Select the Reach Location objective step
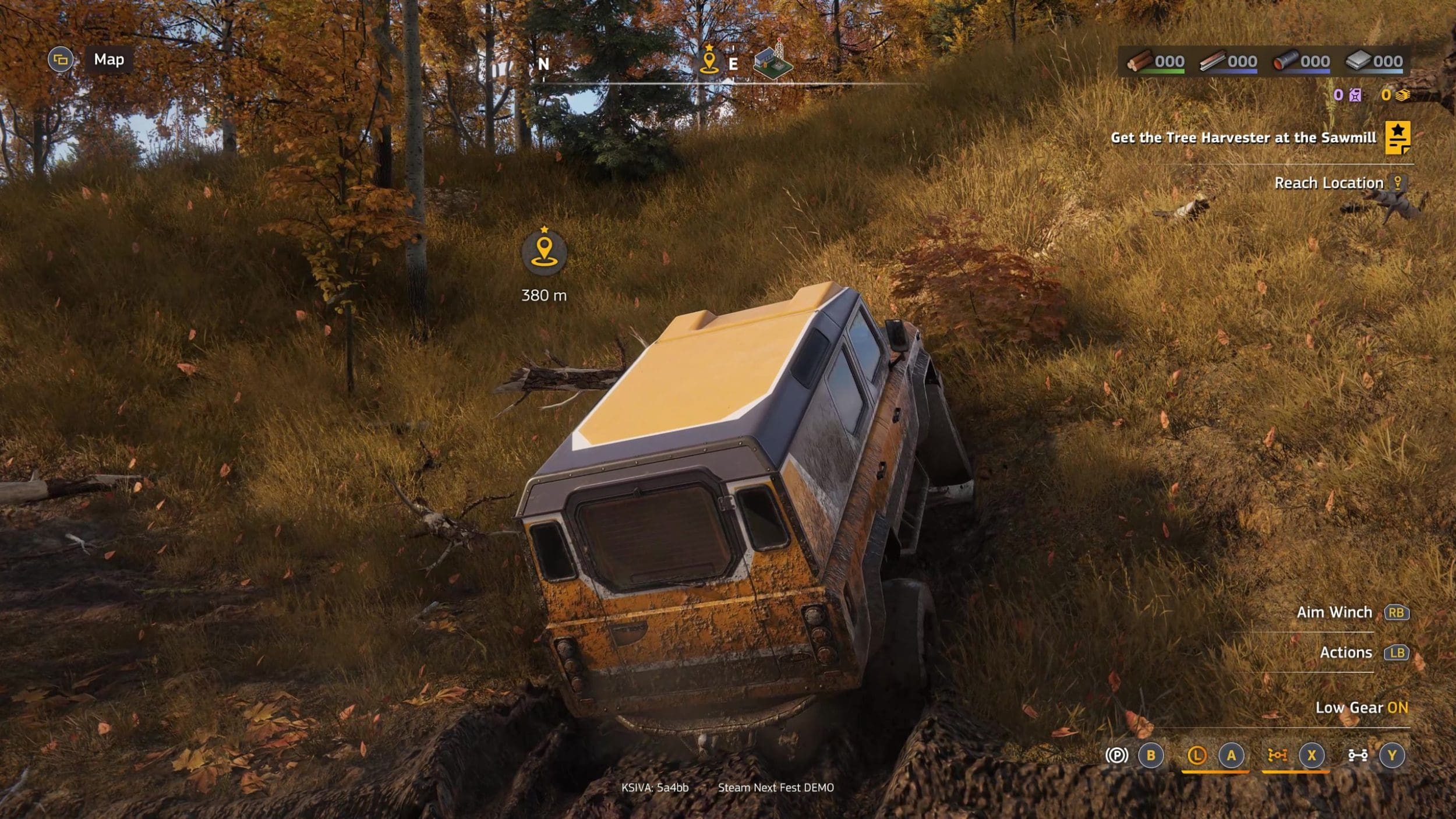Image resolution: width=1456 pixels, height=819 pixels. [x=1328, y=183]
